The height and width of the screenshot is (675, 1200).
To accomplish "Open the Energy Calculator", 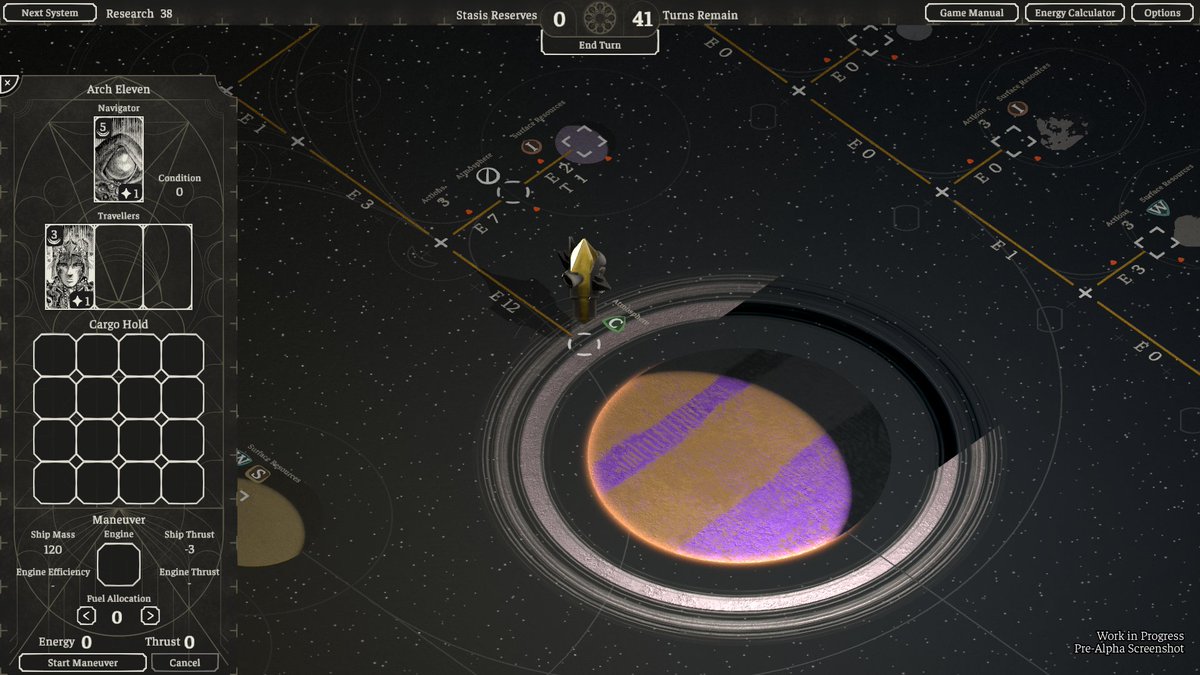I will click(x=1075, y=13).
